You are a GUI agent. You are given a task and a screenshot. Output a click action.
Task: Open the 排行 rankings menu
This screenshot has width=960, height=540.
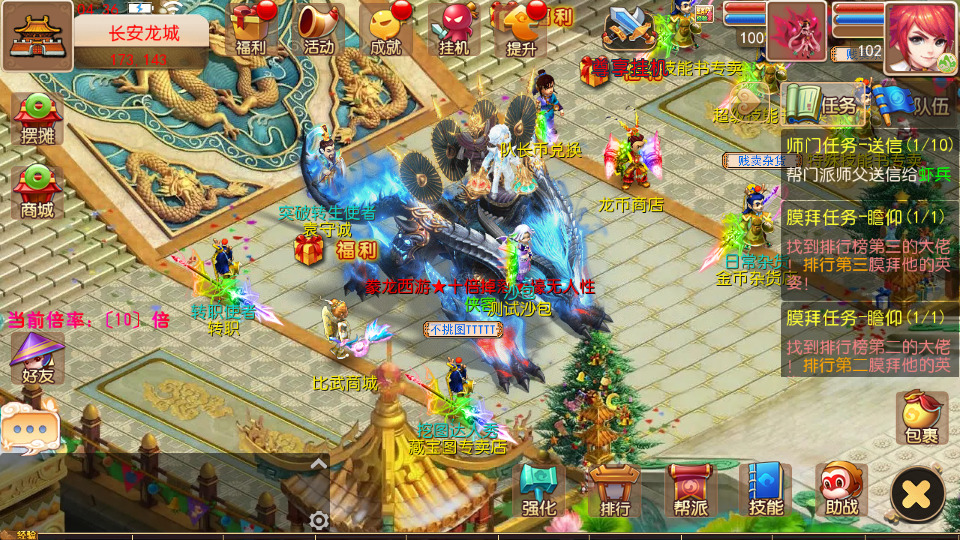click(x=615, y=489)
